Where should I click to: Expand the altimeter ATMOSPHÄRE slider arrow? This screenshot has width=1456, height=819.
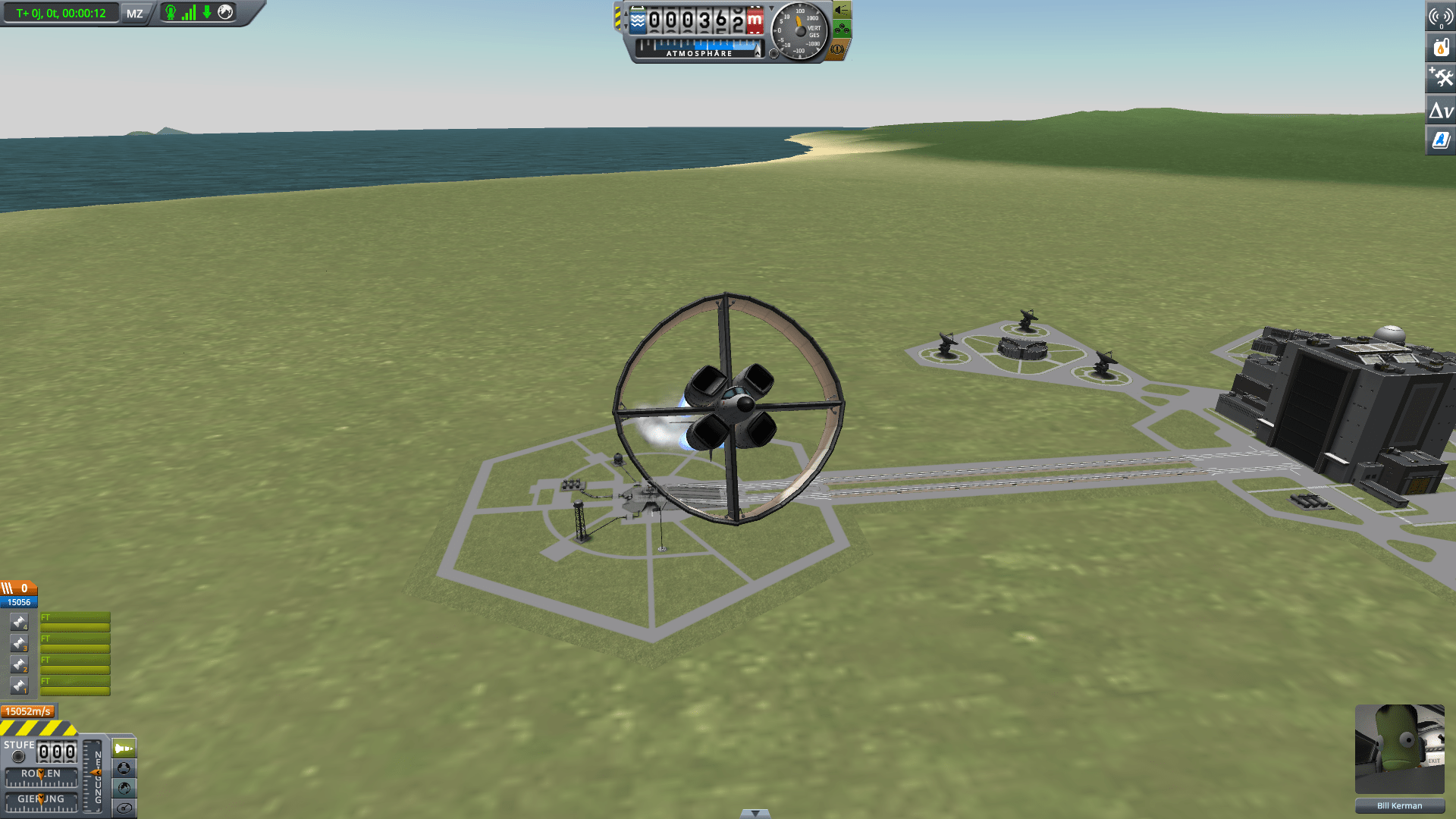coord(758,54)
